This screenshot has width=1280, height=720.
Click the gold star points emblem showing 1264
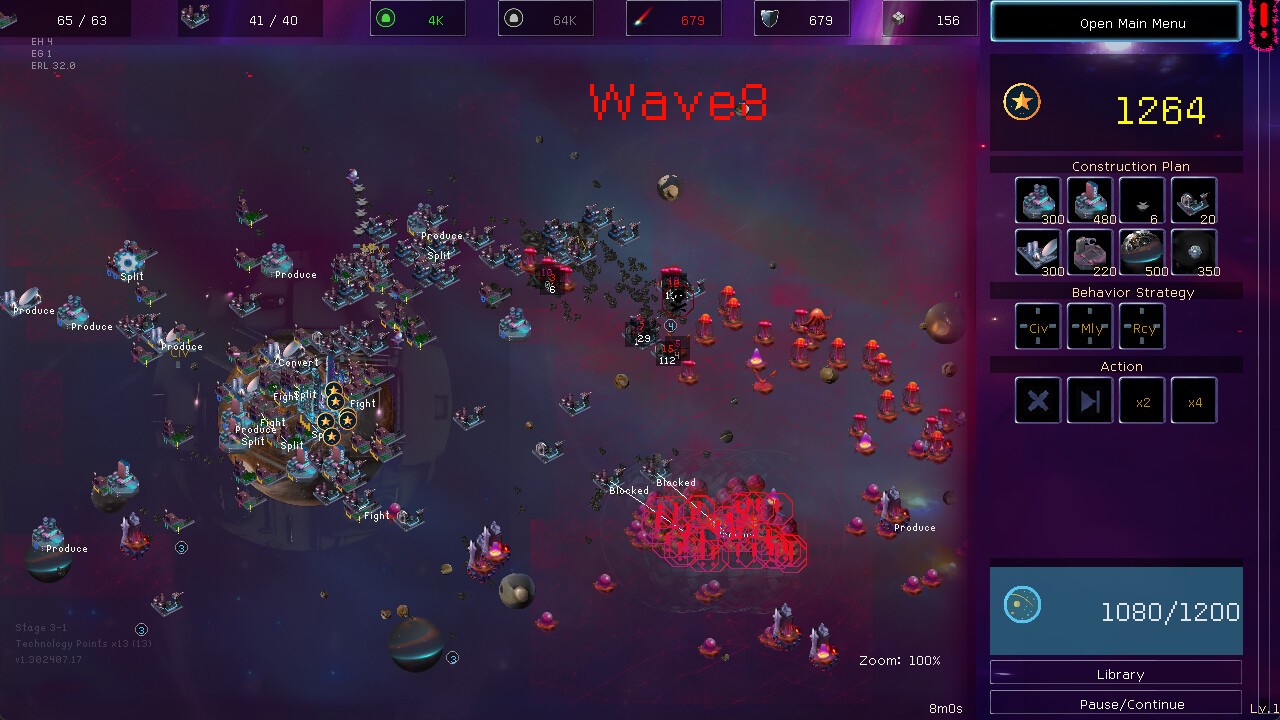1022,101
